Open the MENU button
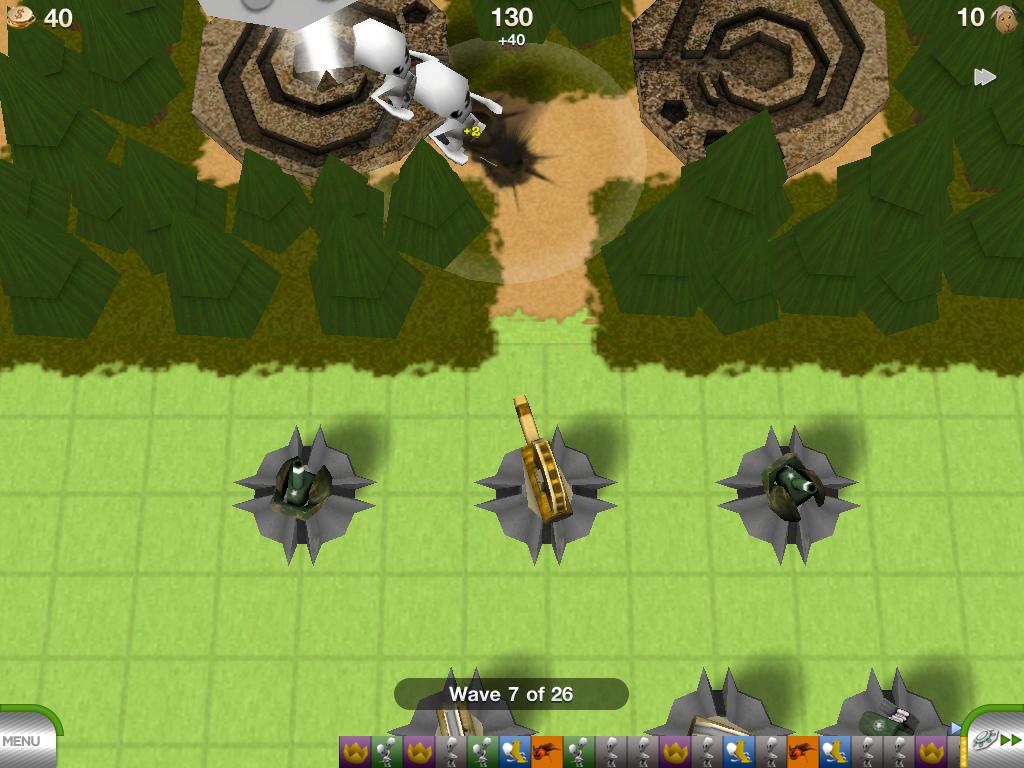The width and height of the screenshot is (1024, 768). (x=22, y=741)
